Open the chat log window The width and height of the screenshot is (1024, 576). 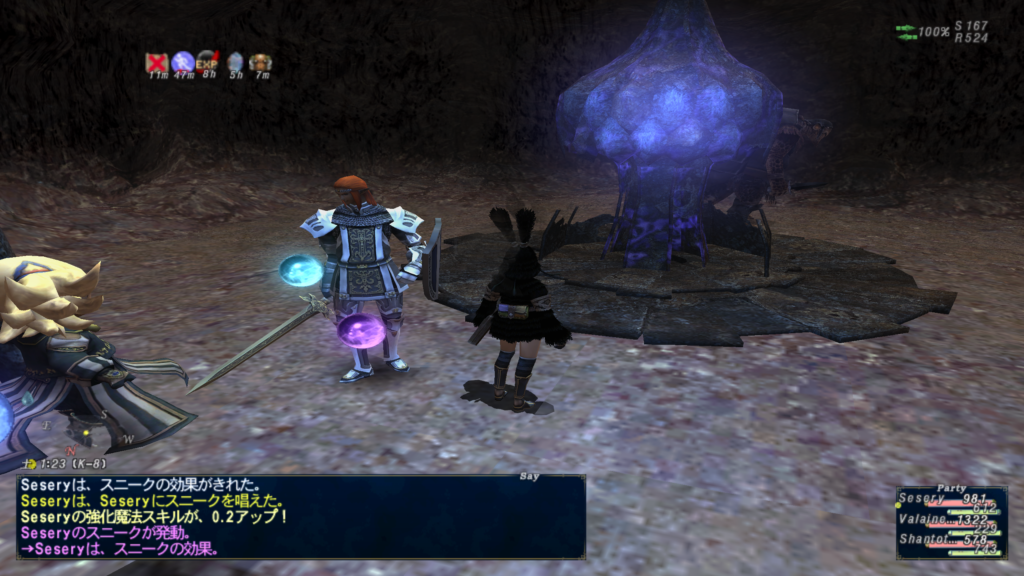(x=300, y=517)
